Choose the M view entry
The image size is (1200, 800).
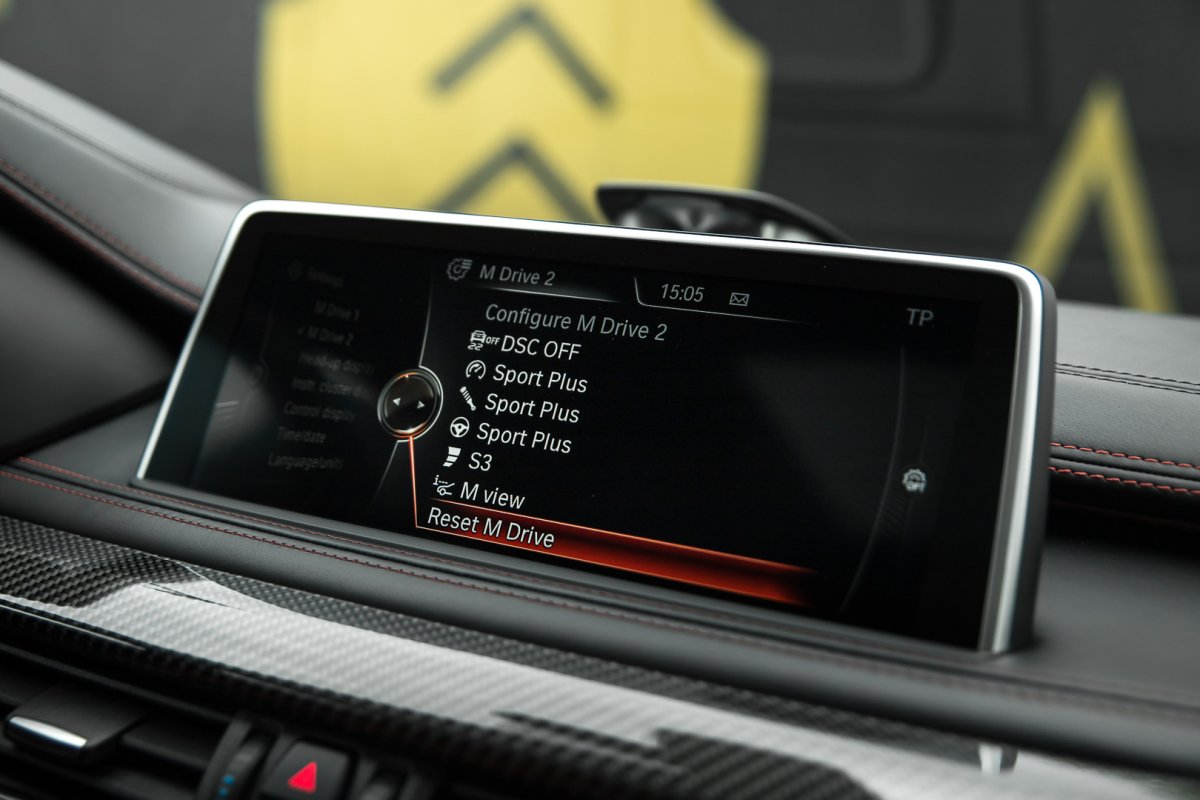491,494
